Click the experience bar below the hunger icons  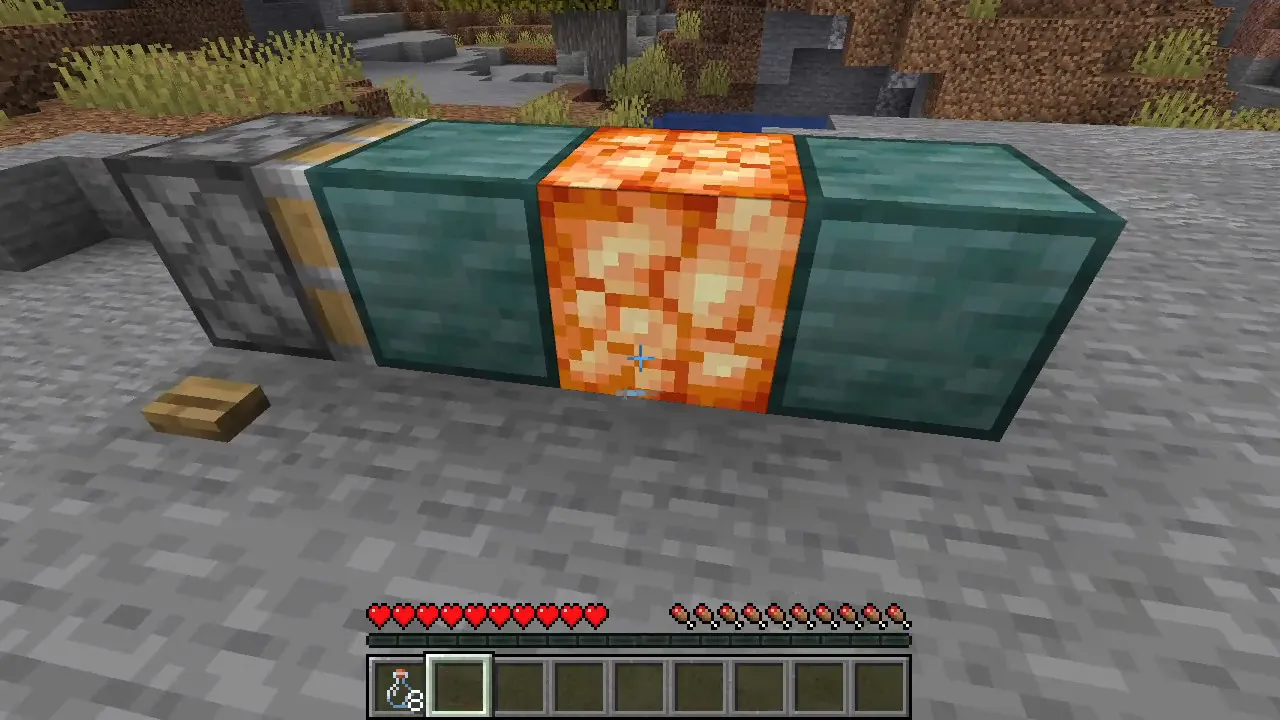point(640,638)
